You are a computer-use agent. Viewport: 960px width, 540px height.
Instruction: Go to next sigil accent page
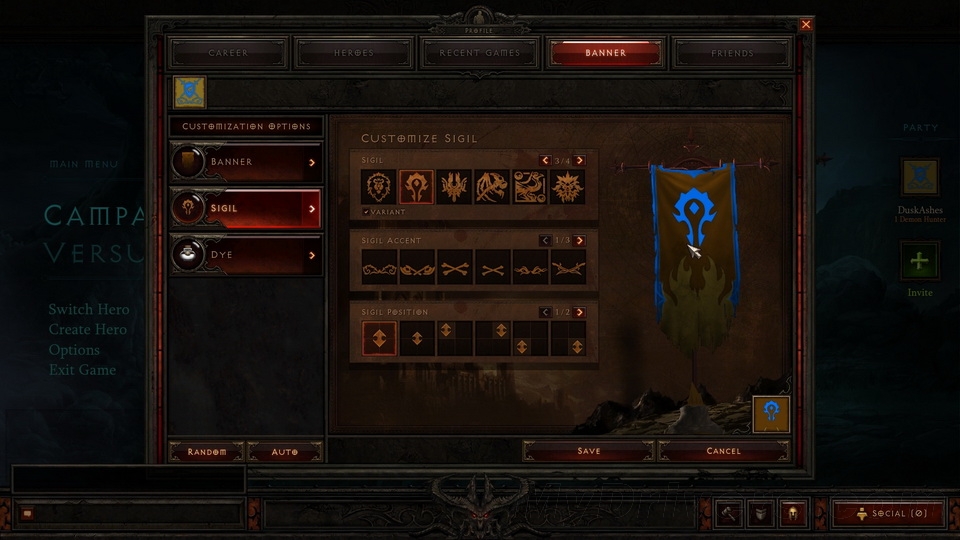pyautogui.click(x=580, y=241)
